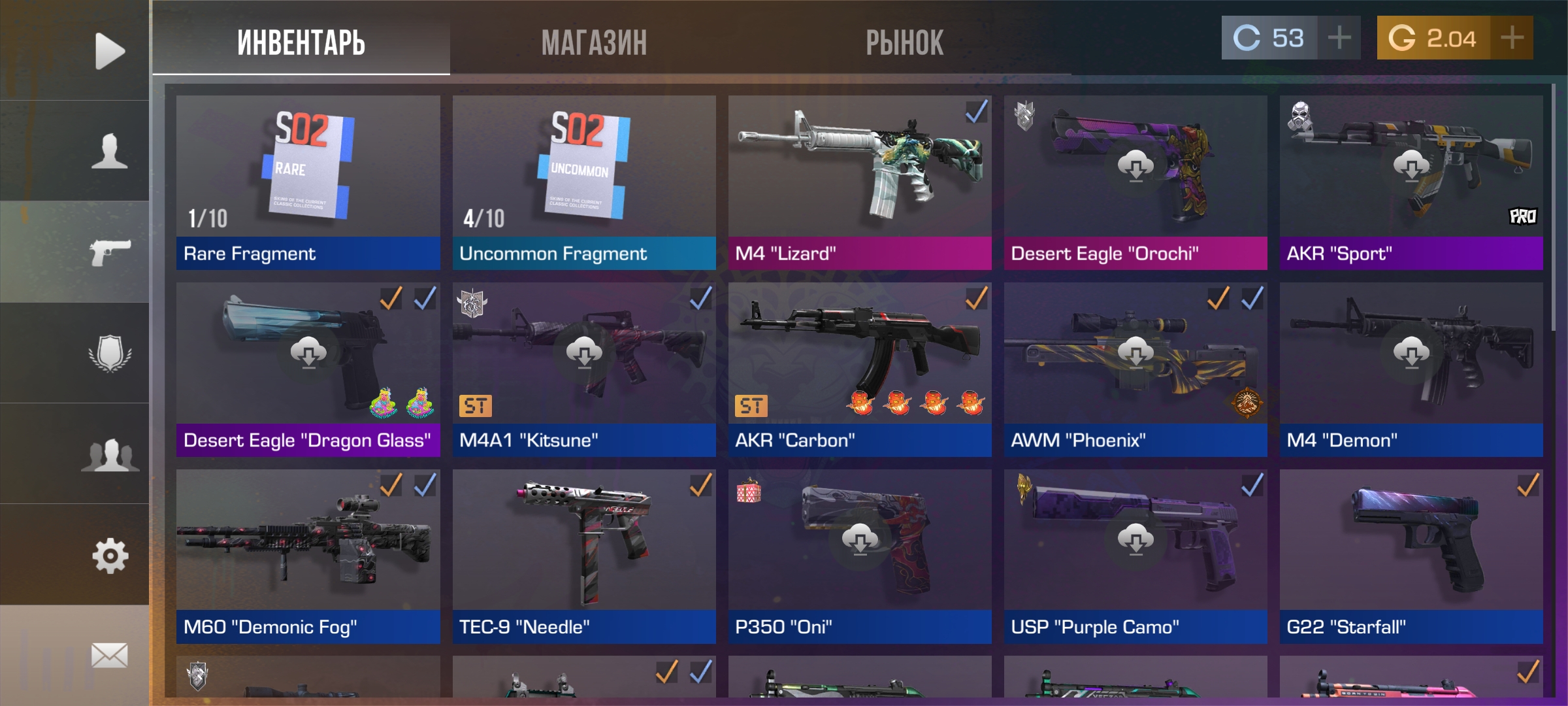Add more silver C currency

click(1339, 38)
